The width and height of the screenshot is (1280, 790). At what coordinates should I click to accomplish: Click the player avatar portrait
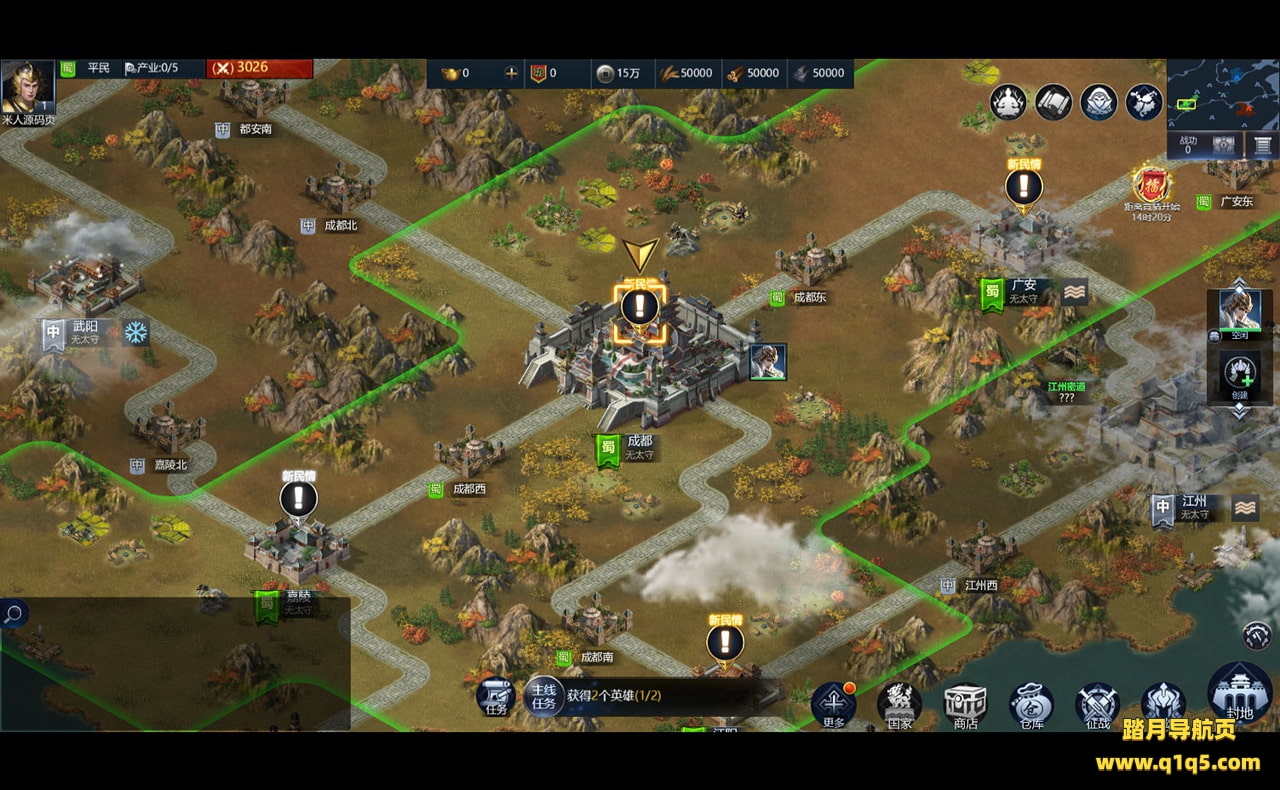27,86
